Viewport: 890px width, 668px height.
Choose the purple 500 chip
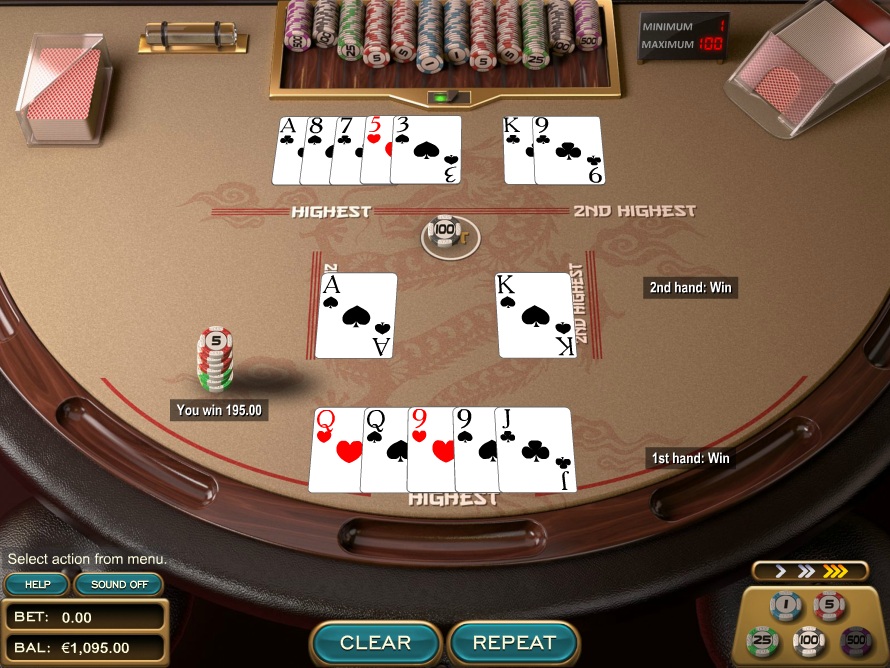tap(854, 640)
